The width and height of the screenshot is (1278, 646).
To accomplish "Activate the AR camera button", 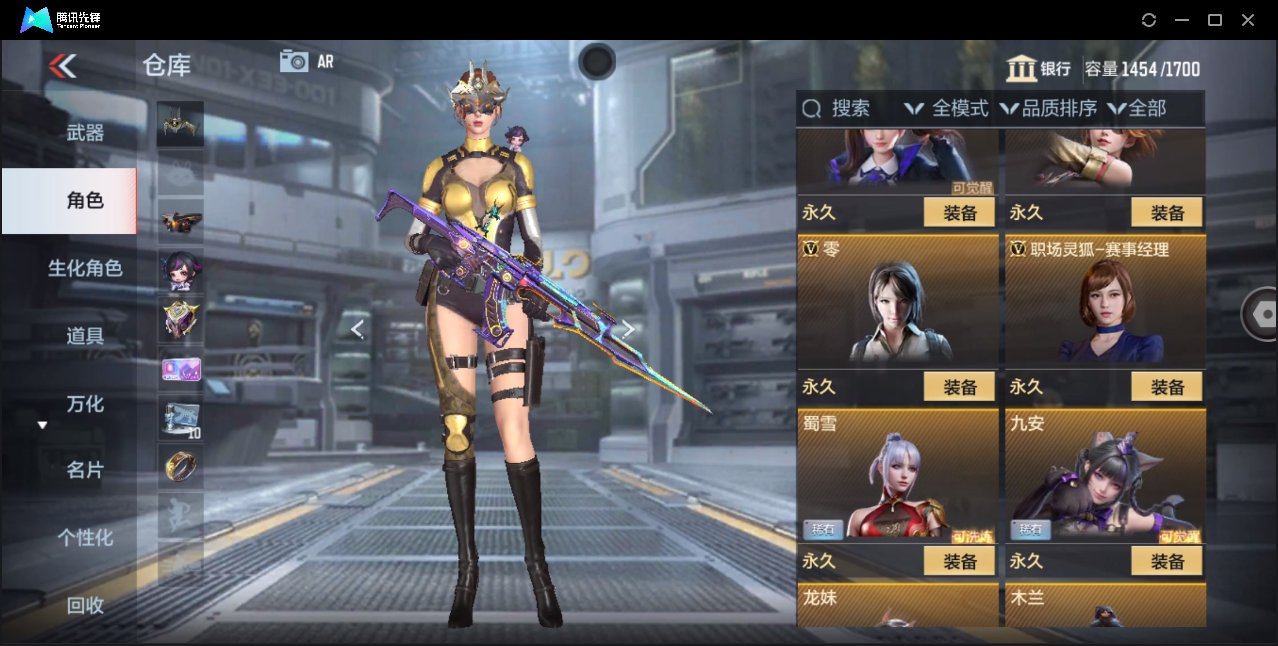I will 306,61.
